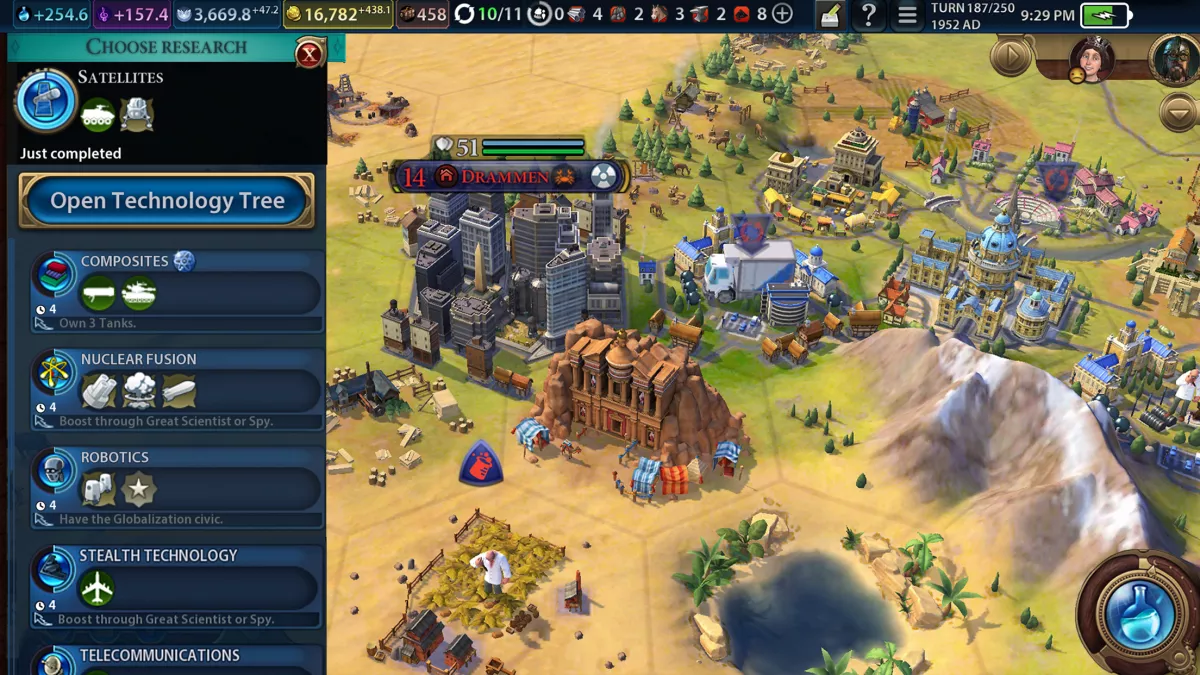Select Nuclear Fusion research
Image resolution: width=1200 pixels, height=675 pixels.
(x=177, y=387)
